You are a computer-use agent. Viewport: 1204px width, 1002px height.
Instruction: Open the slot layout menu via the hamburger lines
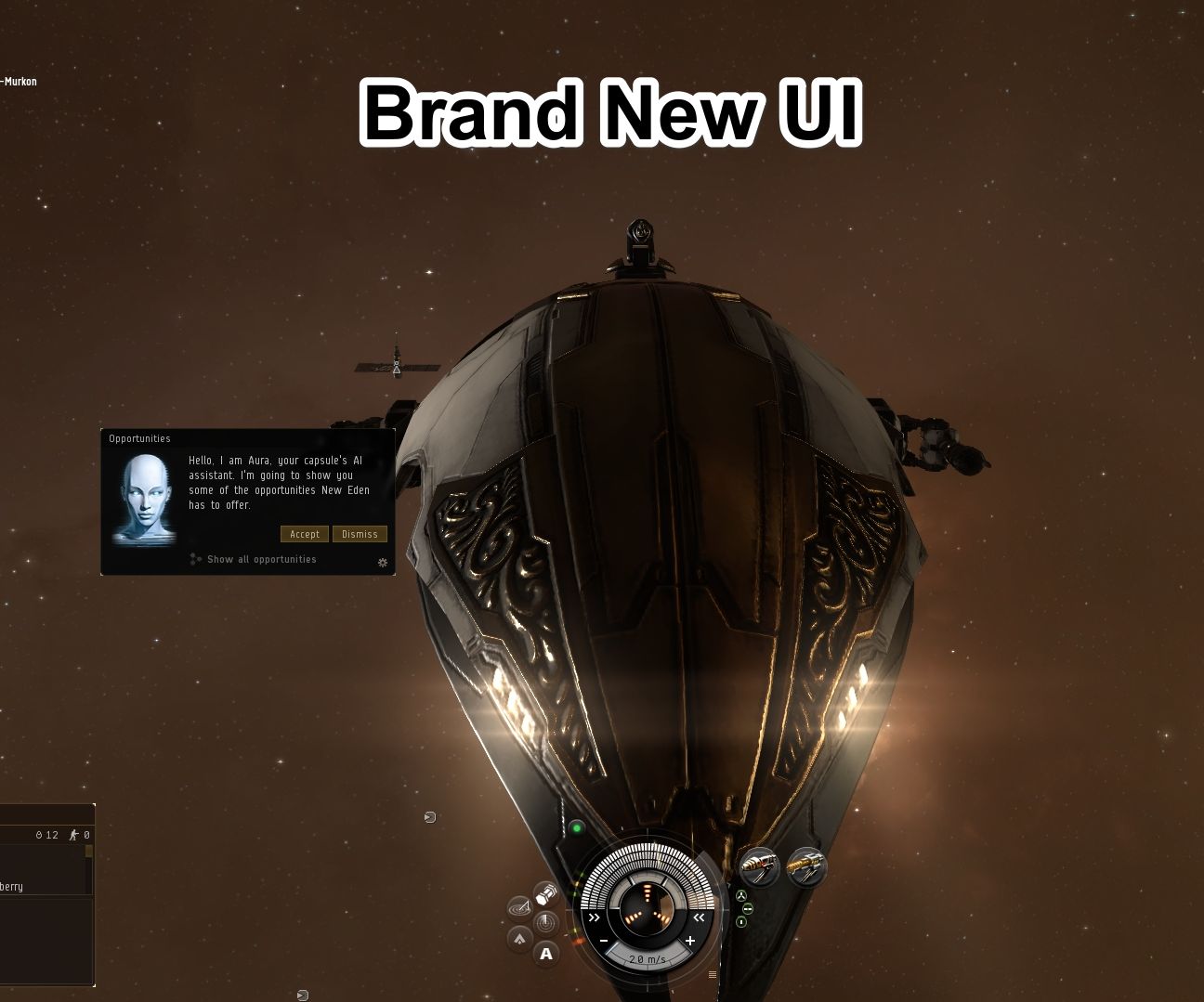click(x=712, y=973)
